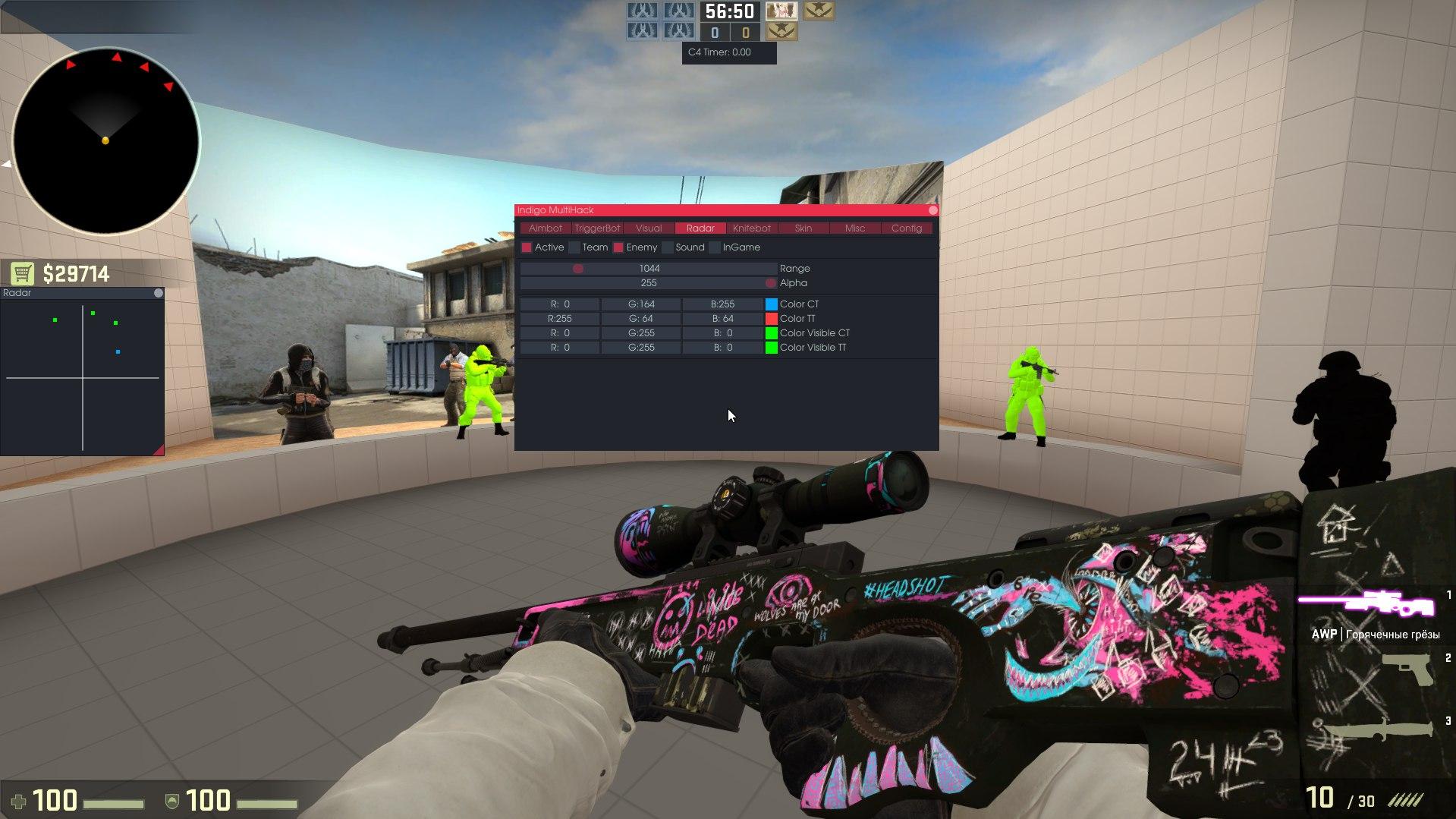Switch to the Aimbot tab
This screenshot has height=819, width=1456.
[x=545, y=228]
